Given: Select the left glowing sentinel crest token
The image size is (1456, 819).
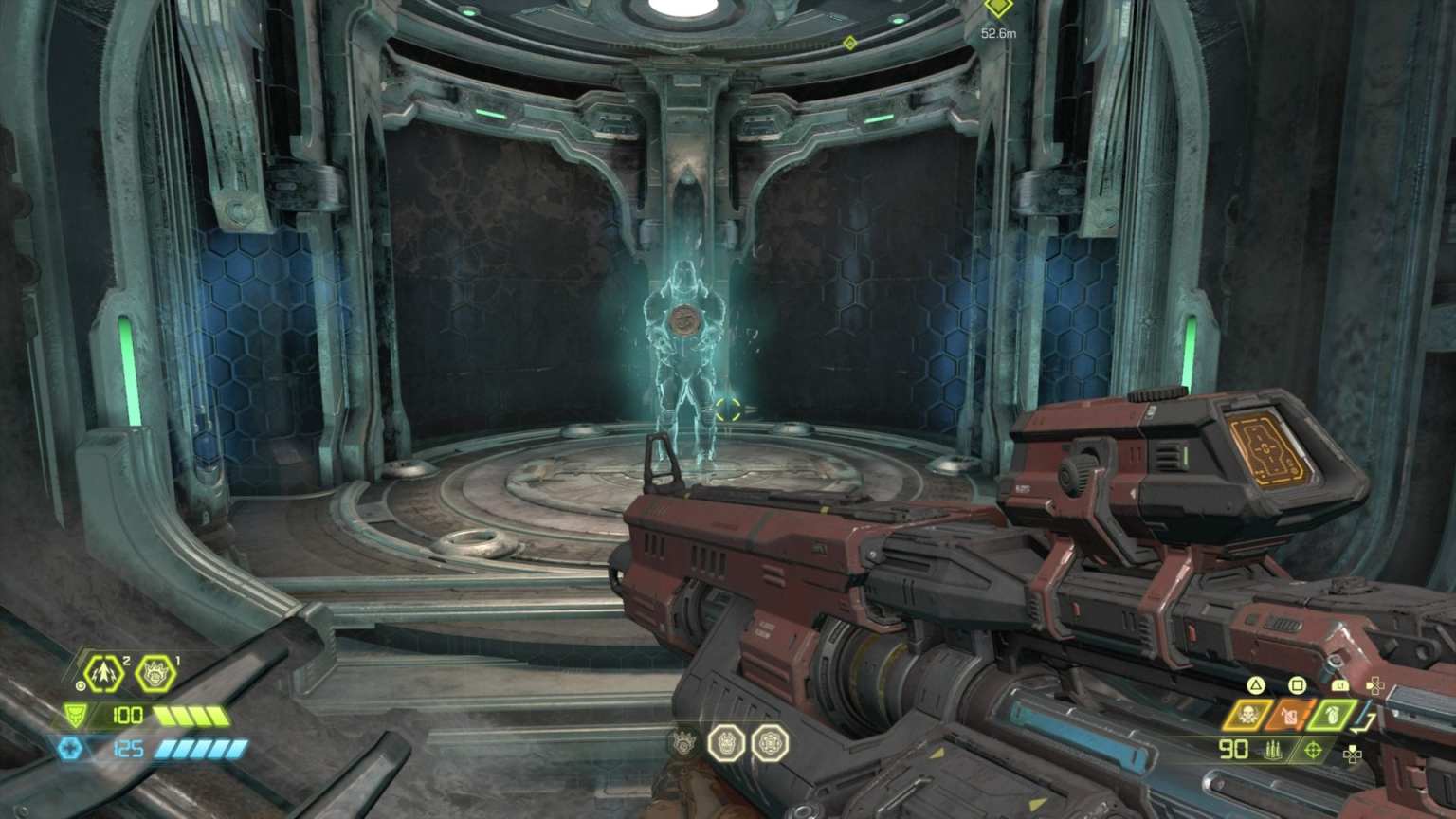Looking at the screenshot, I should click(x=728, y=745).
